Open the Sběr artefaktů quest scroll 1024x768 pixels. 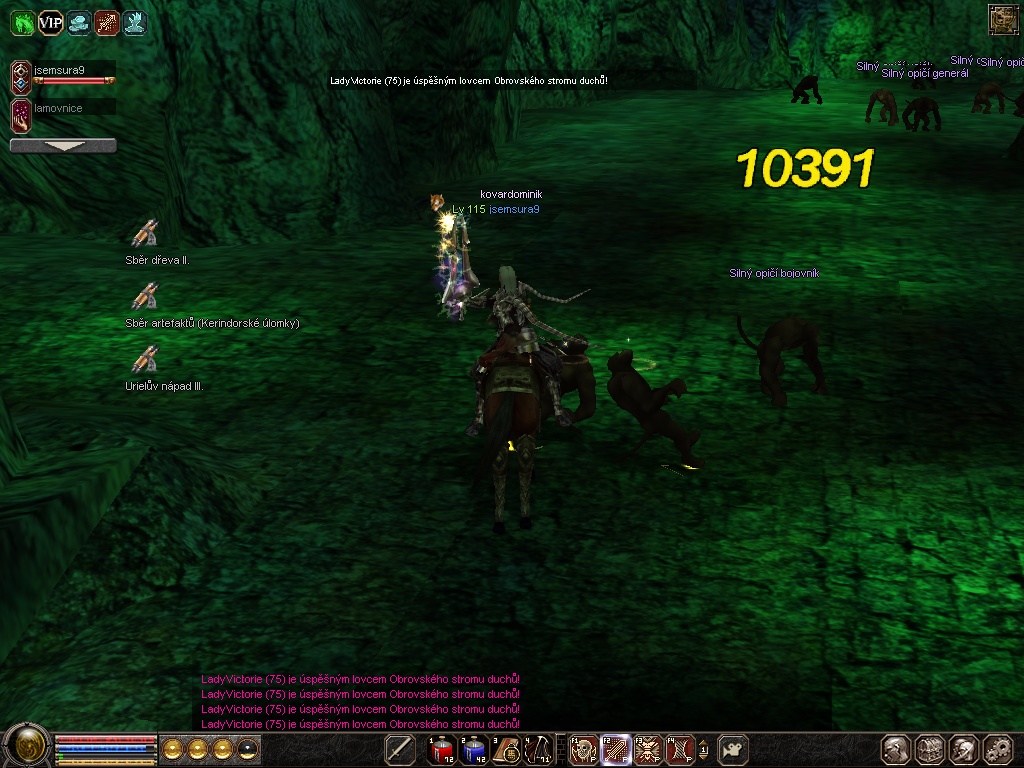[145, 296]
